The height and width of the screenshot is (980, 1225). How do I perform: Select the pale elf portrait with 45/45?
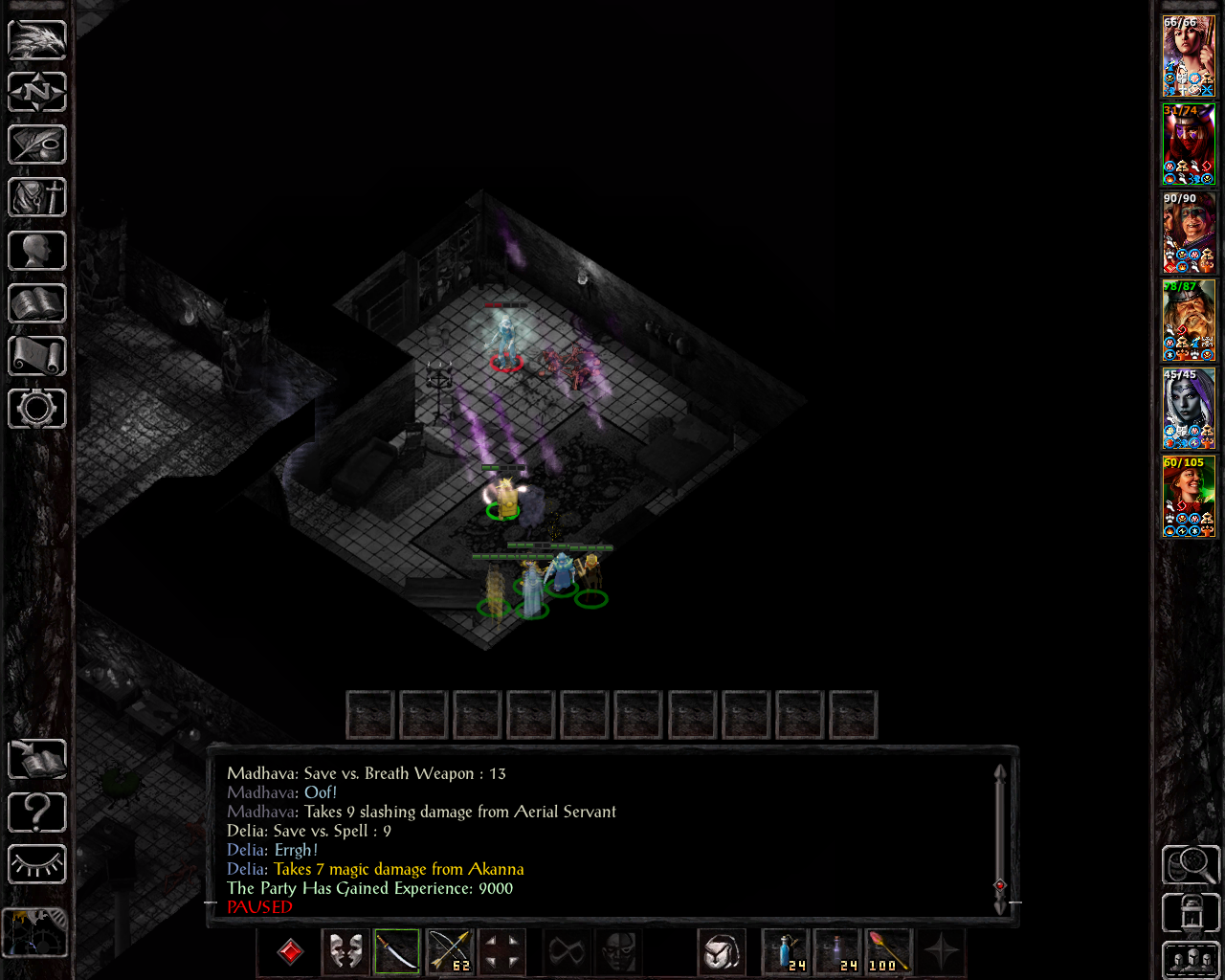[1189, 409]
